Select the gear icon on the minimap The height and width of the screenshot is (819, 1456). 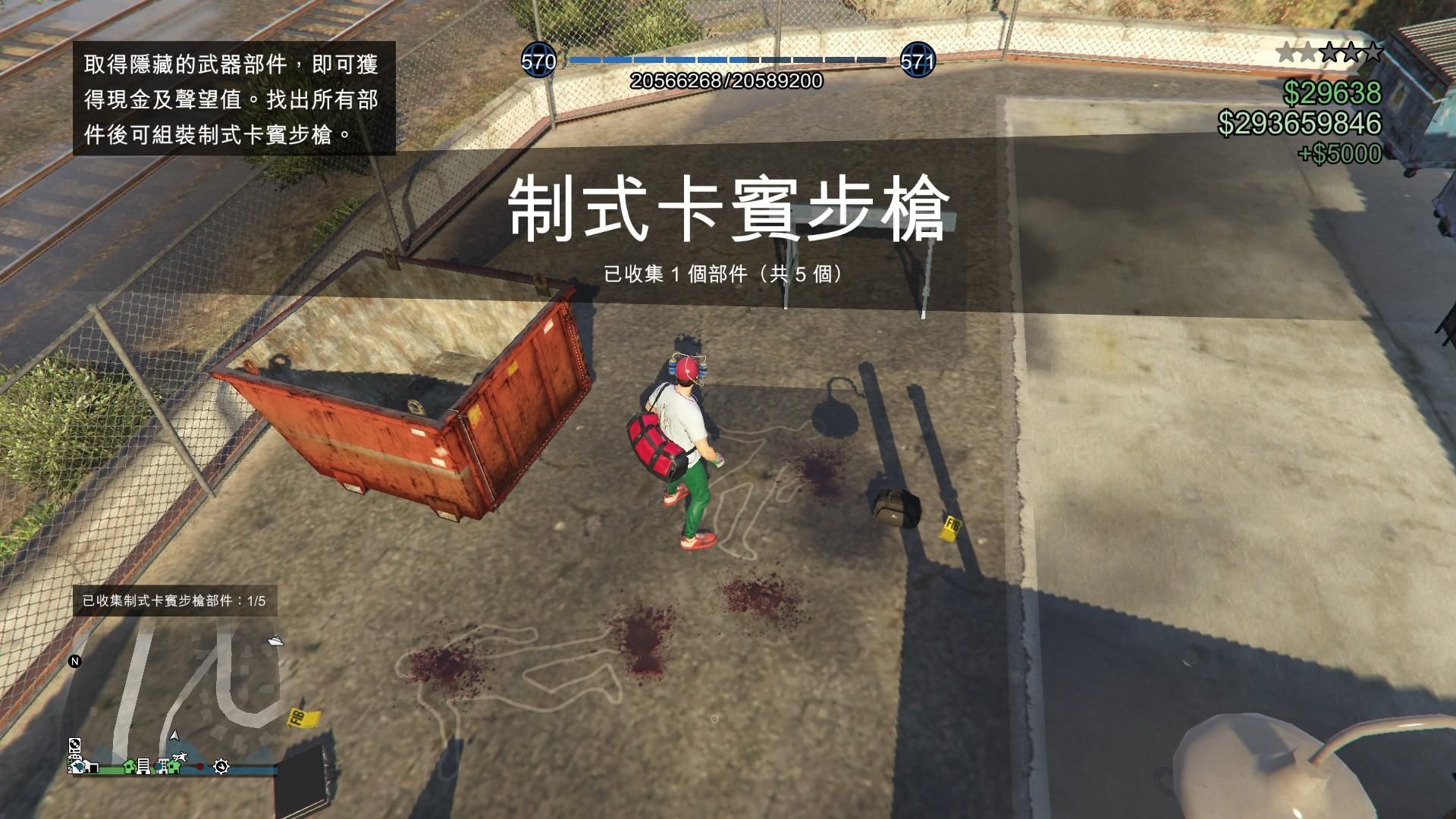221,767
